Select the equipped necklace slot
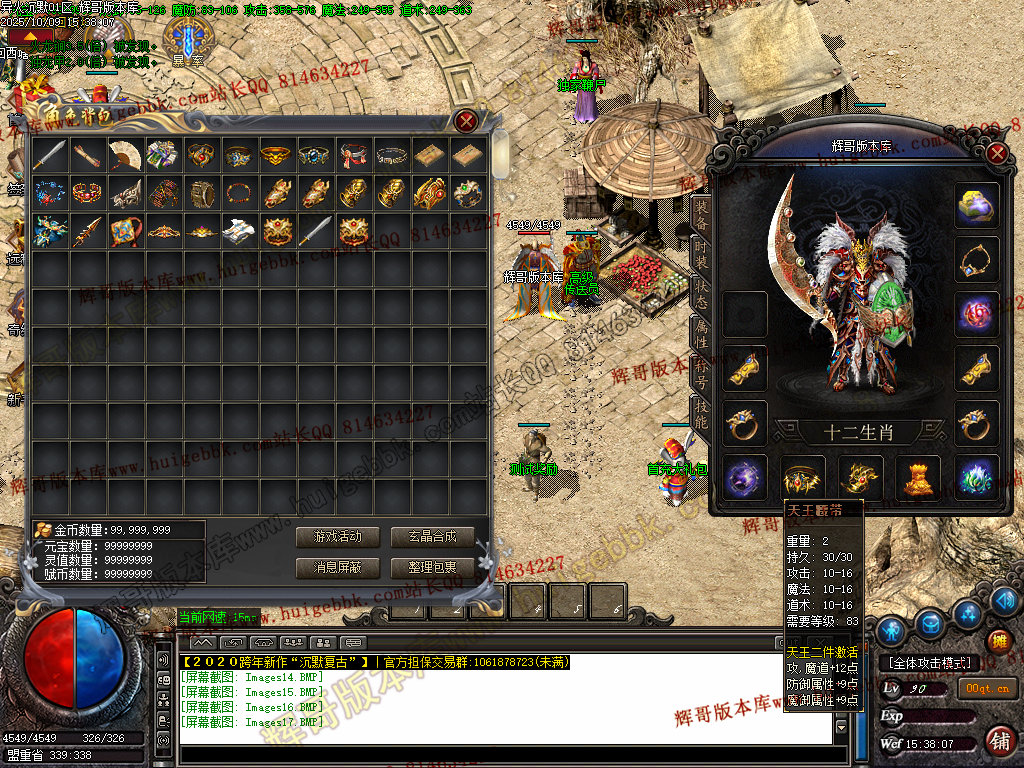The image size is (1024, 768). click(976, 260)
